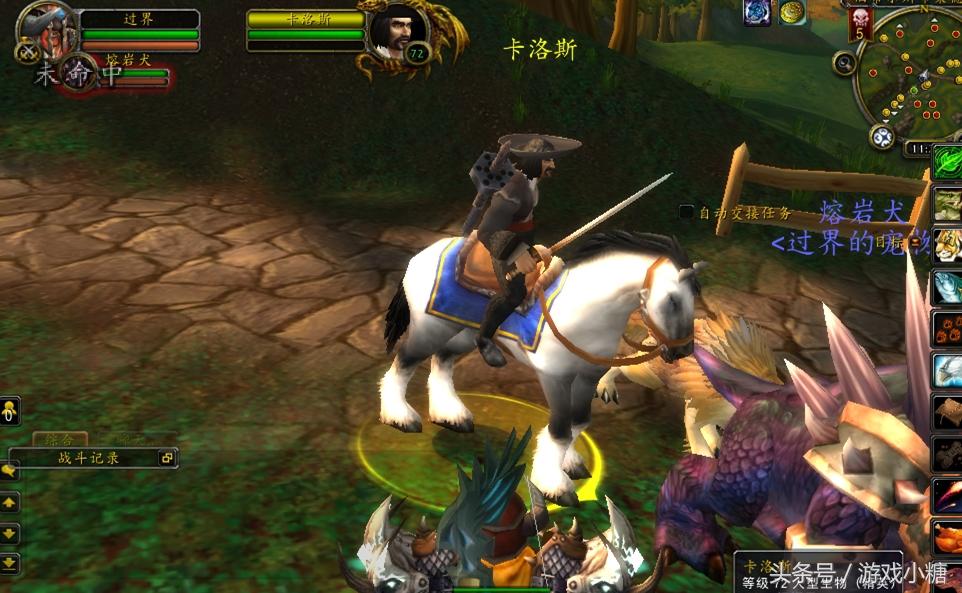962x593 pixels.
Task: Select the player portrait for 过界
Action: point(46,25)
